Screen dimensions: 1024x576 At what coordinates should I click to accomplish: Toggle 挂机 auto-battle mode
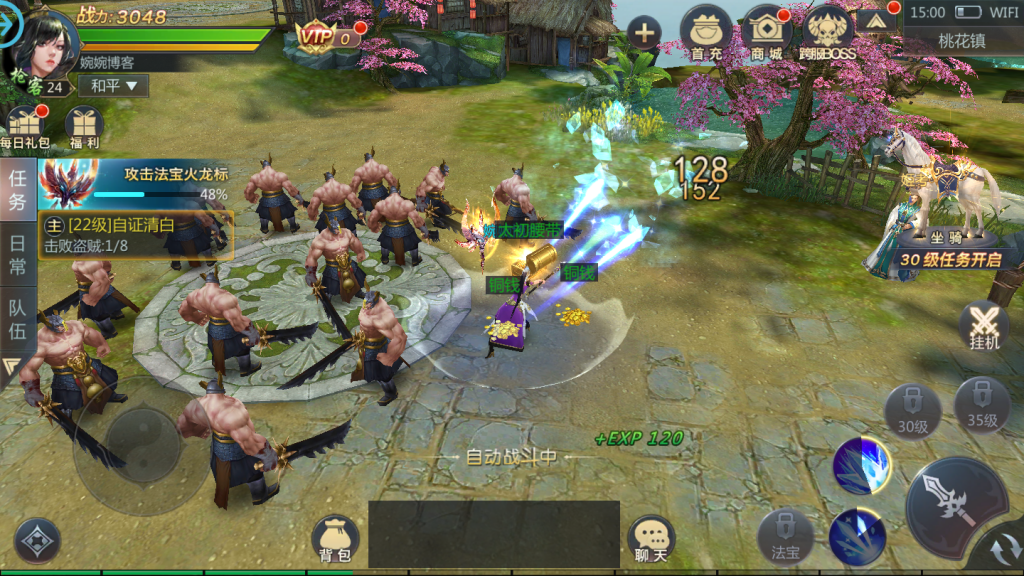(x=983, y=326)
